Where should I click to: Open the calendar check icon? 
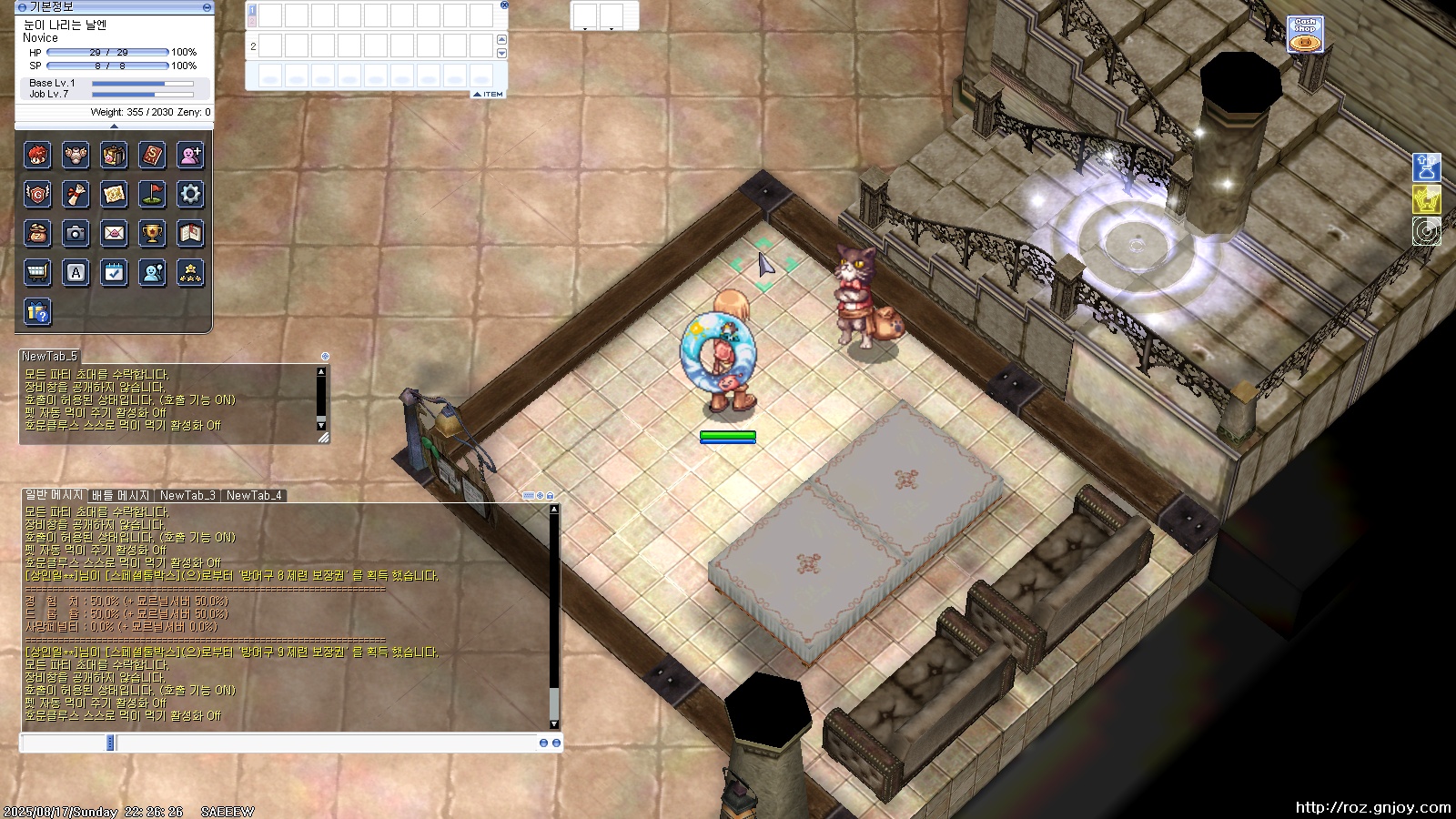pos(114,272)
